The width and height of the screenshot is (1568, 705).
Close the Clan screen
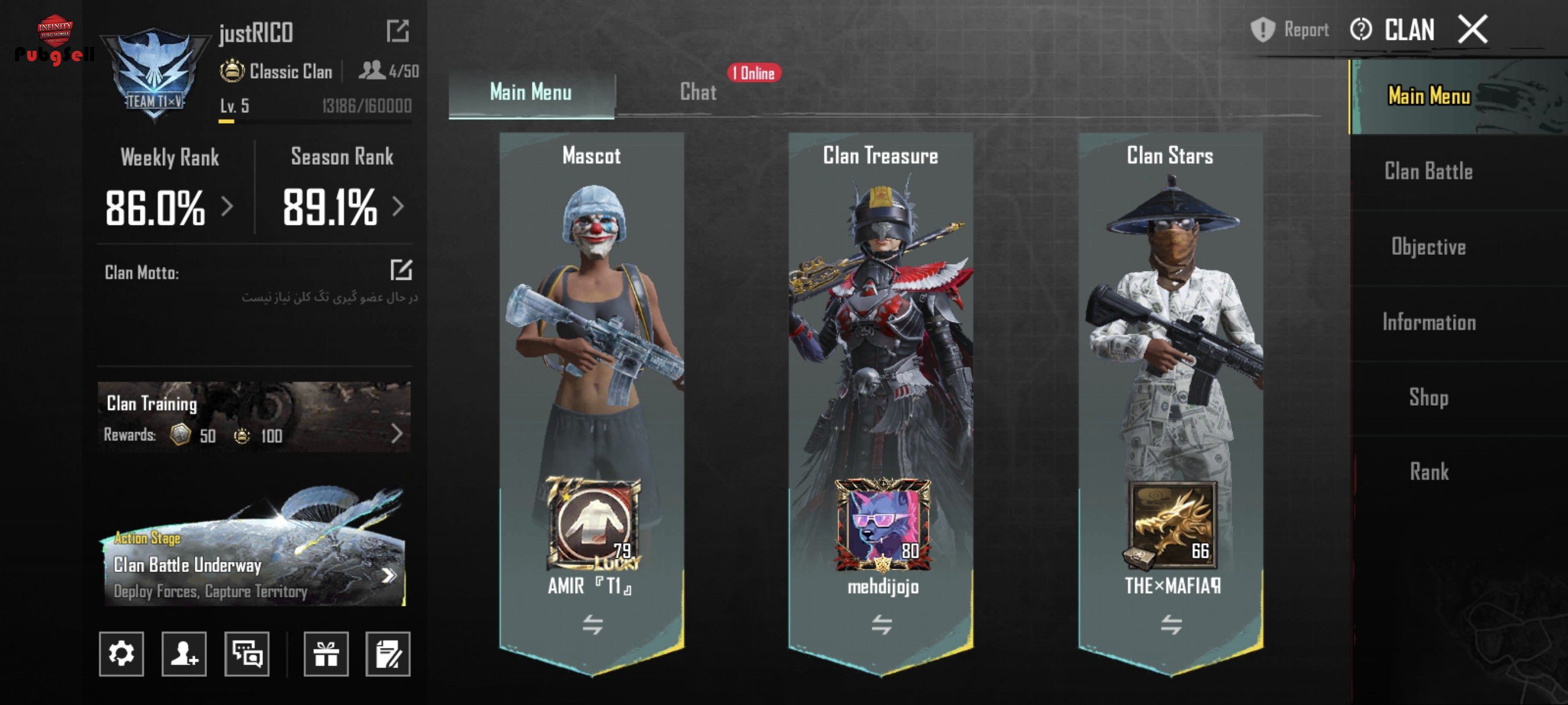coord(1473,29)
